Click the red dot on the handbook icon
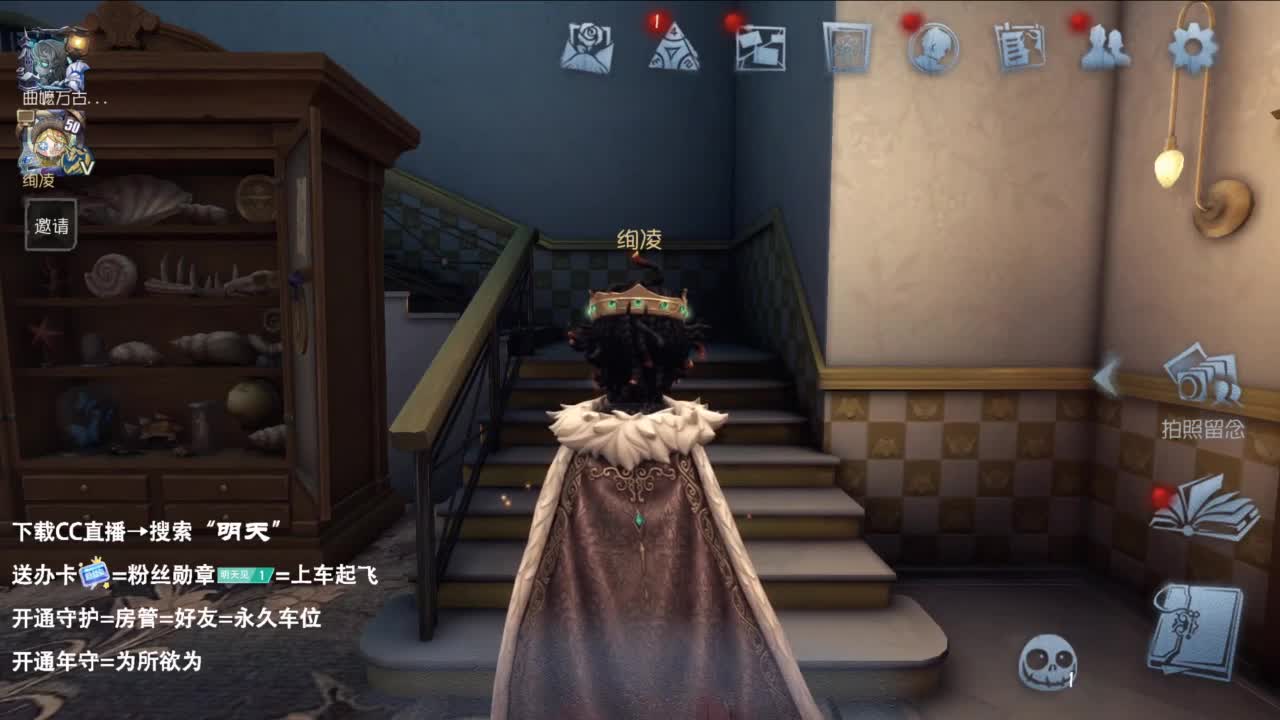This screenshot has height=720, width=1280. [1159, 493]
